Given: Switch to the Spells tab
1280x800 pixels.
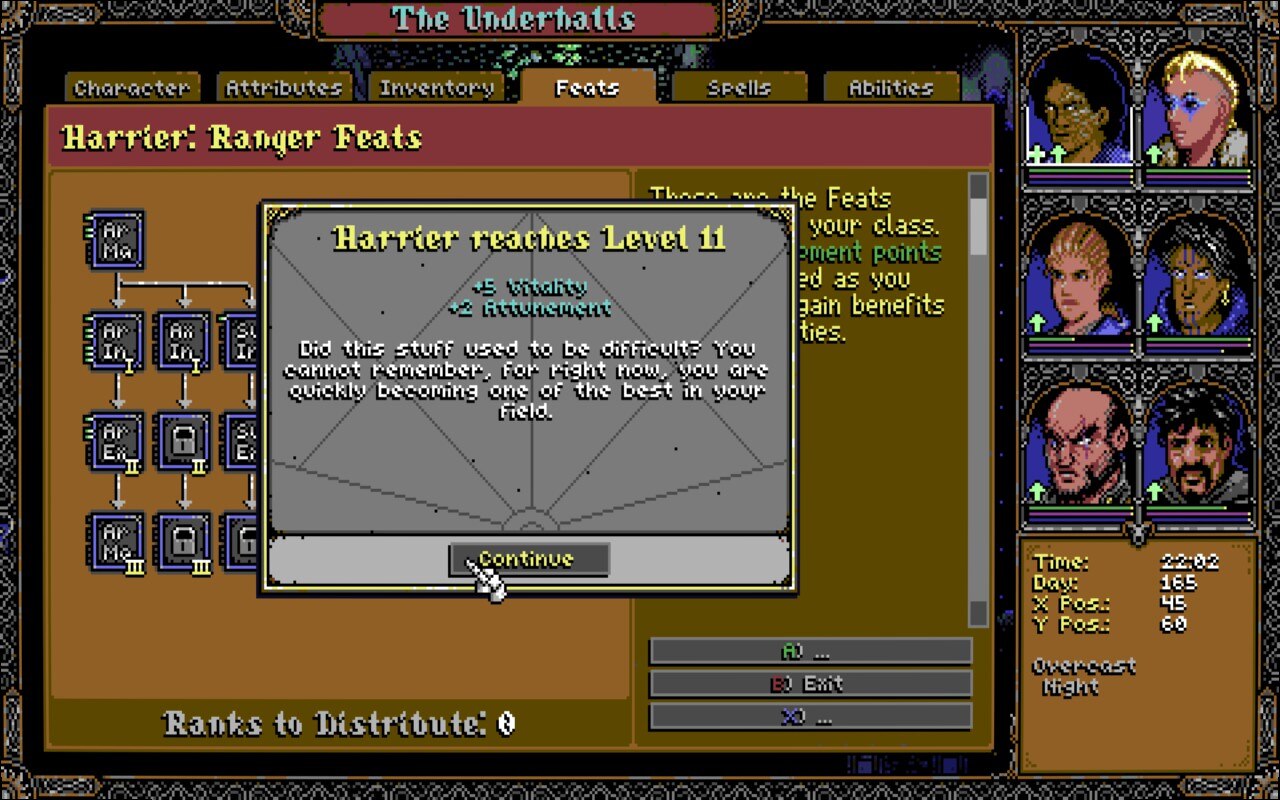Looking at the screenshot, I should pyautogui.click(x=738, y=87).
